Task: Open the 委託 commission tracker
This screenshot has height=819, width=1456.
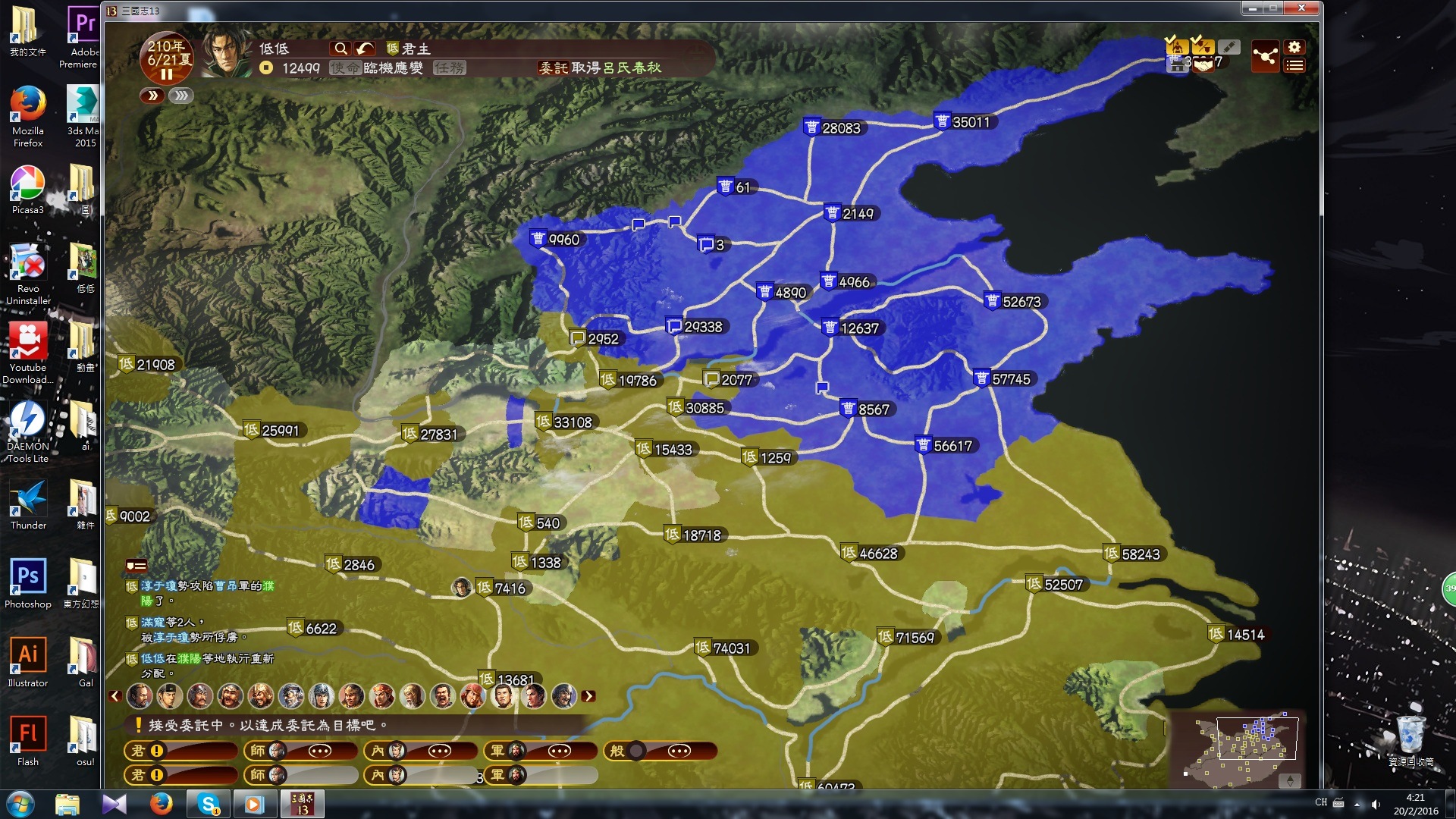Action: [x=553, y=68]
